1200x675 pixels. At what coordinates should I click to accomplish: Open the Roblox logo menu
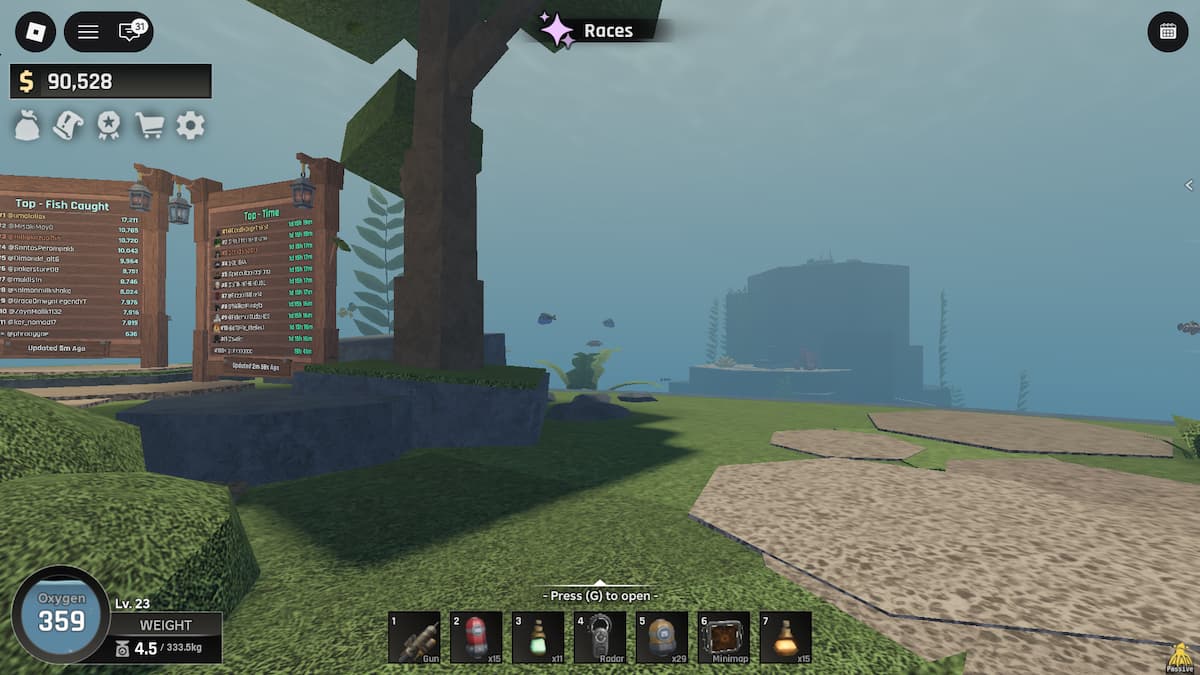pyautogui.click(x=36, y=32)
